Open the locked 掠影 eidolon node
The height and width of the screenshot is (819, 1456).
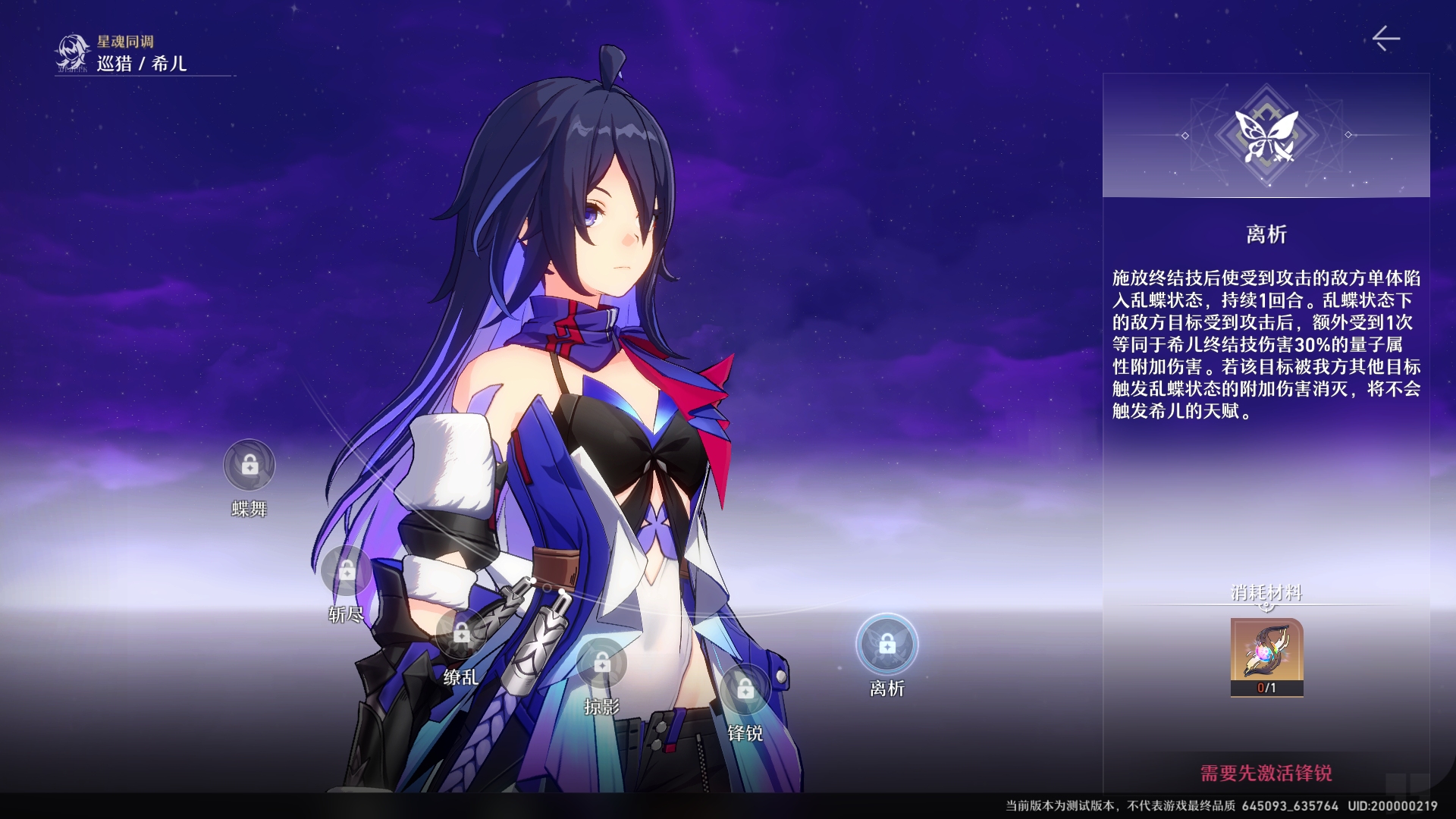[602, 664]
